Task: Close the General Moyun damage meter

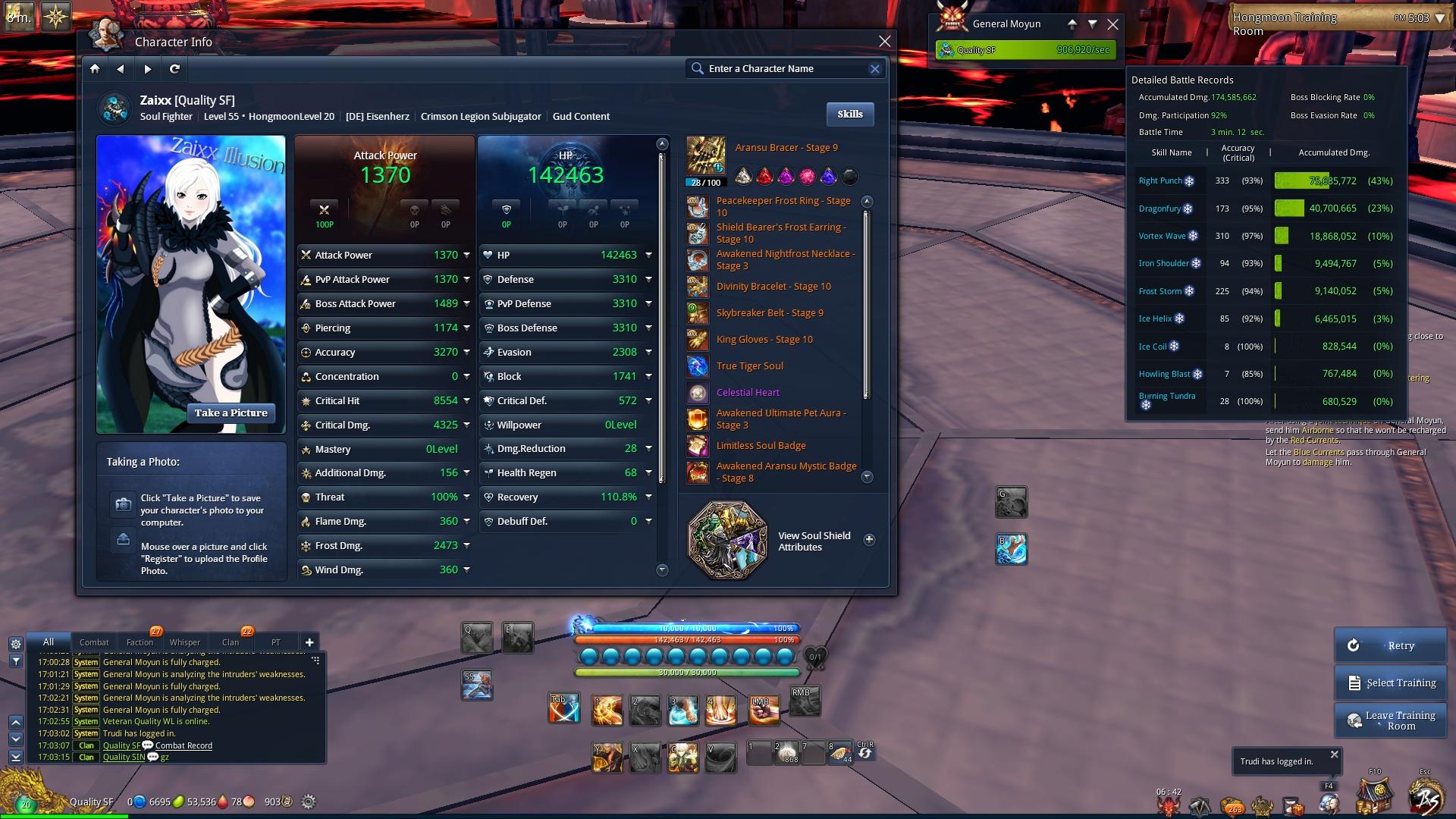Action: tap(1112, 24)
